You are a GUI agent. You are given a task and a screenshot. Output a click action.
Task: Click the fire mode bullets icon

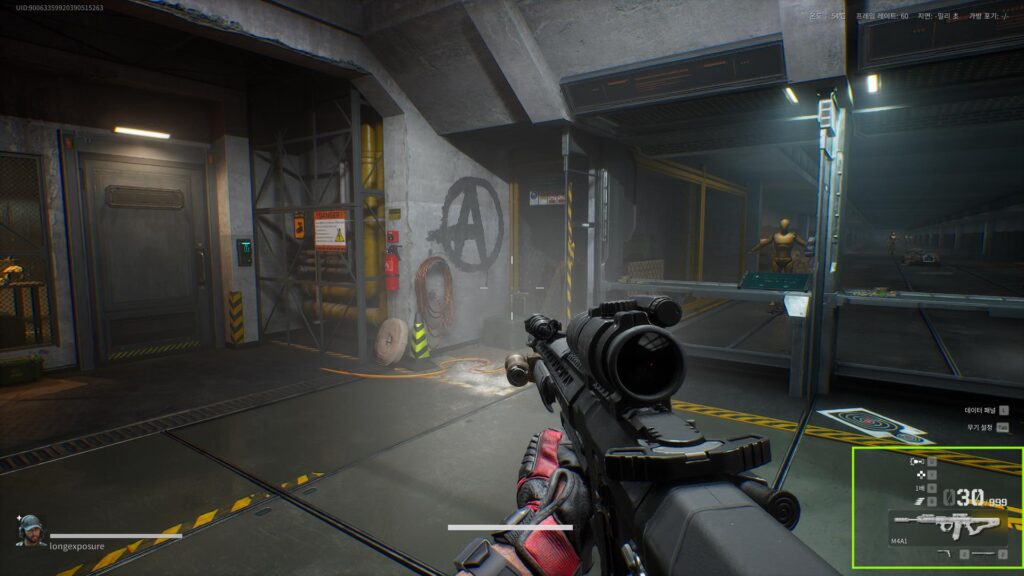point(916,503)
